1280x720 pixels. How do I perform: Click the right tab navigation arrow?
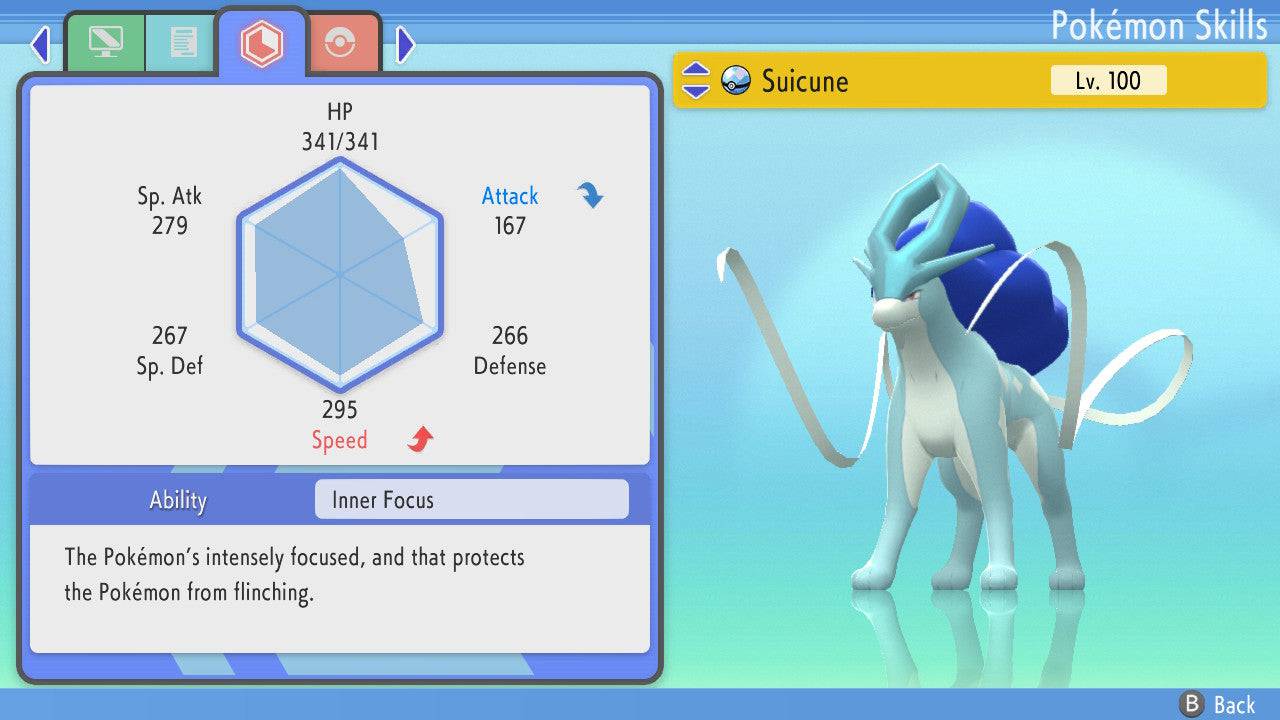(x=405, y=44)
